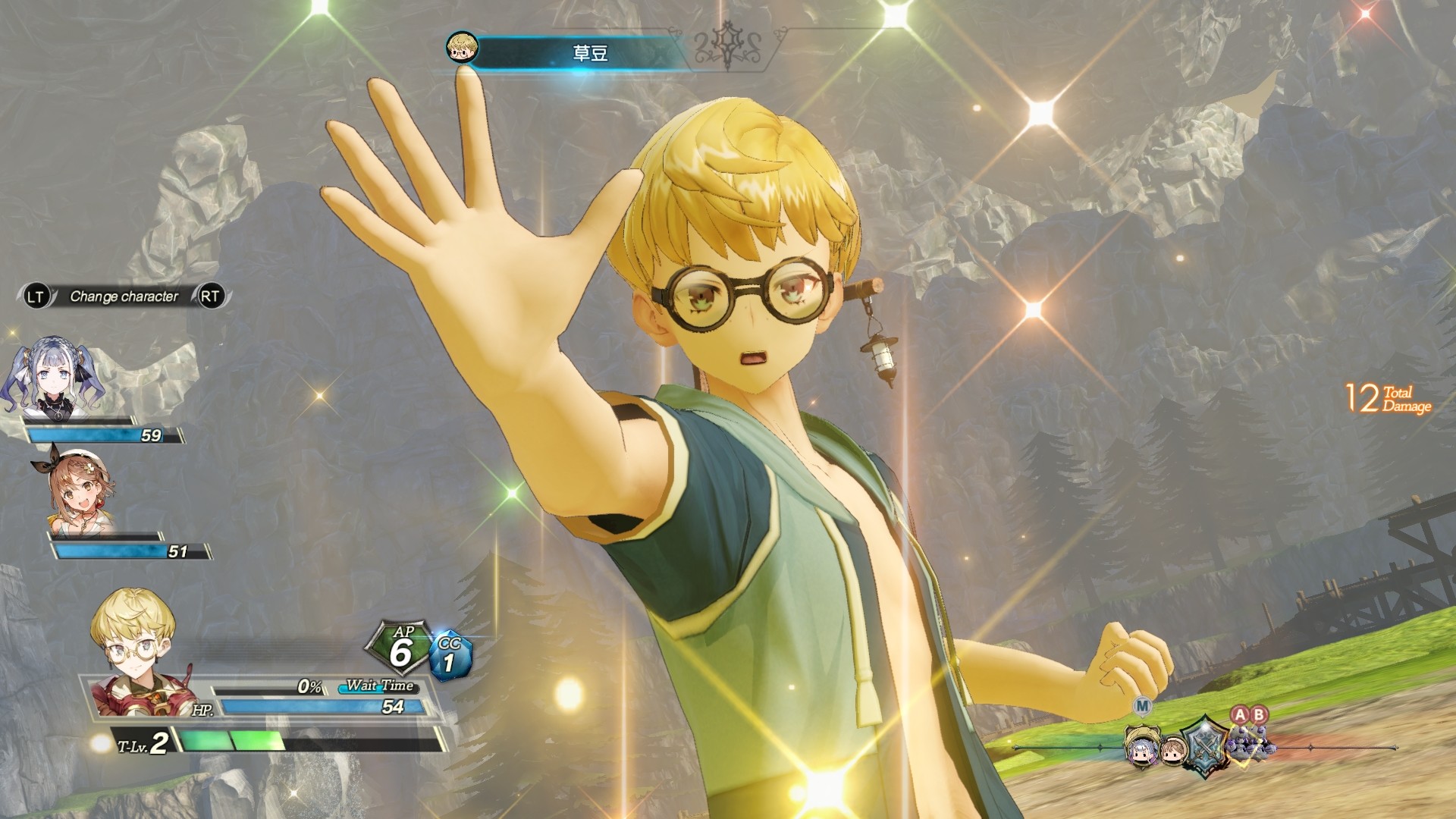
Task: Click the green AP gem counter
Action: click(400, 649)
